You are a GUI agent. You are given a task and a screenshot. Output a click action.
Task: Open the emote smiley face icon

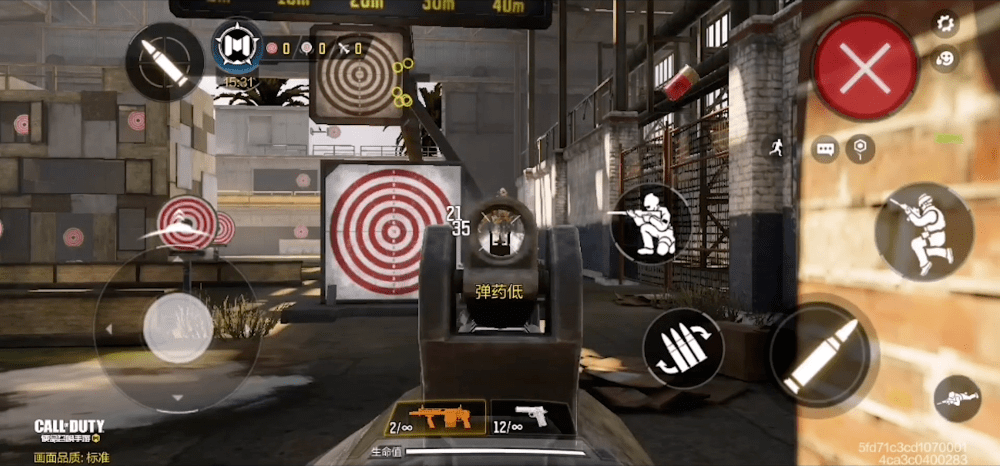[x=945, y=59]
